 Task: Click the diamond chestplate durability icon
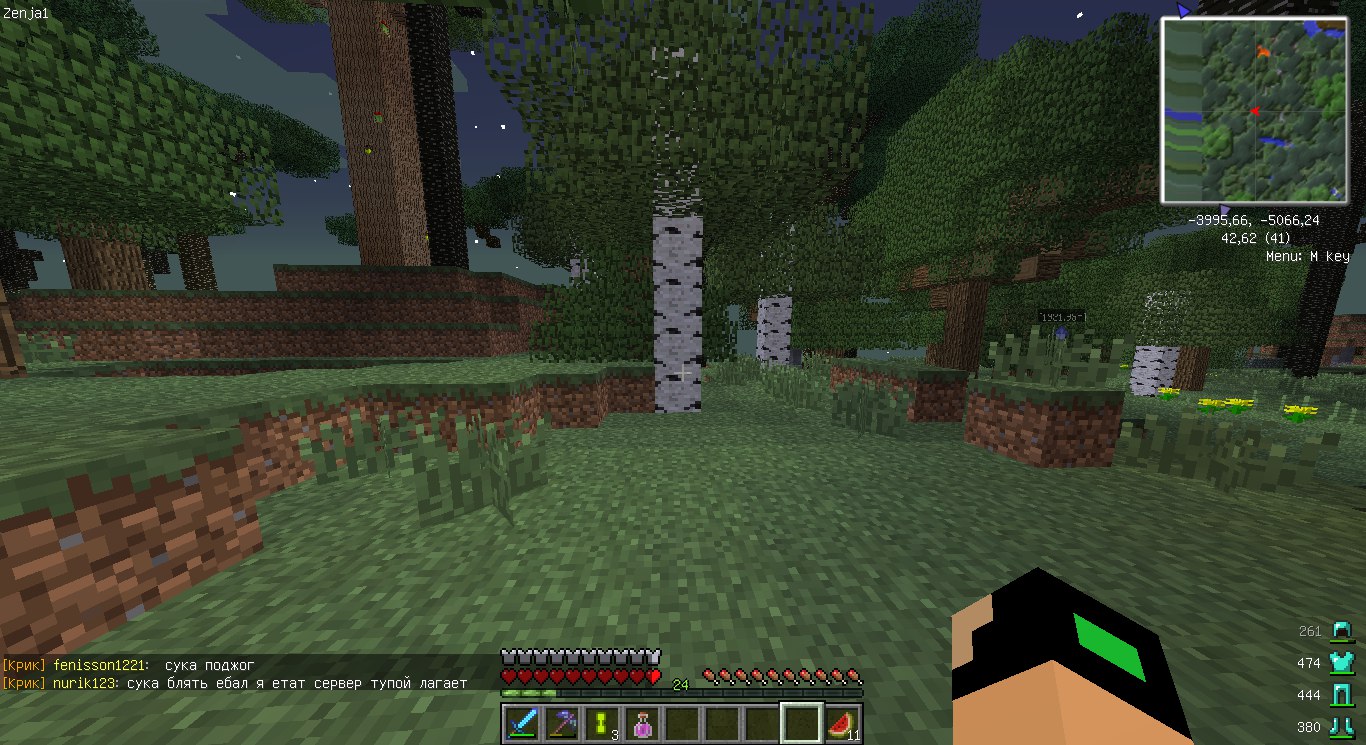click(x=1341, y=663)
